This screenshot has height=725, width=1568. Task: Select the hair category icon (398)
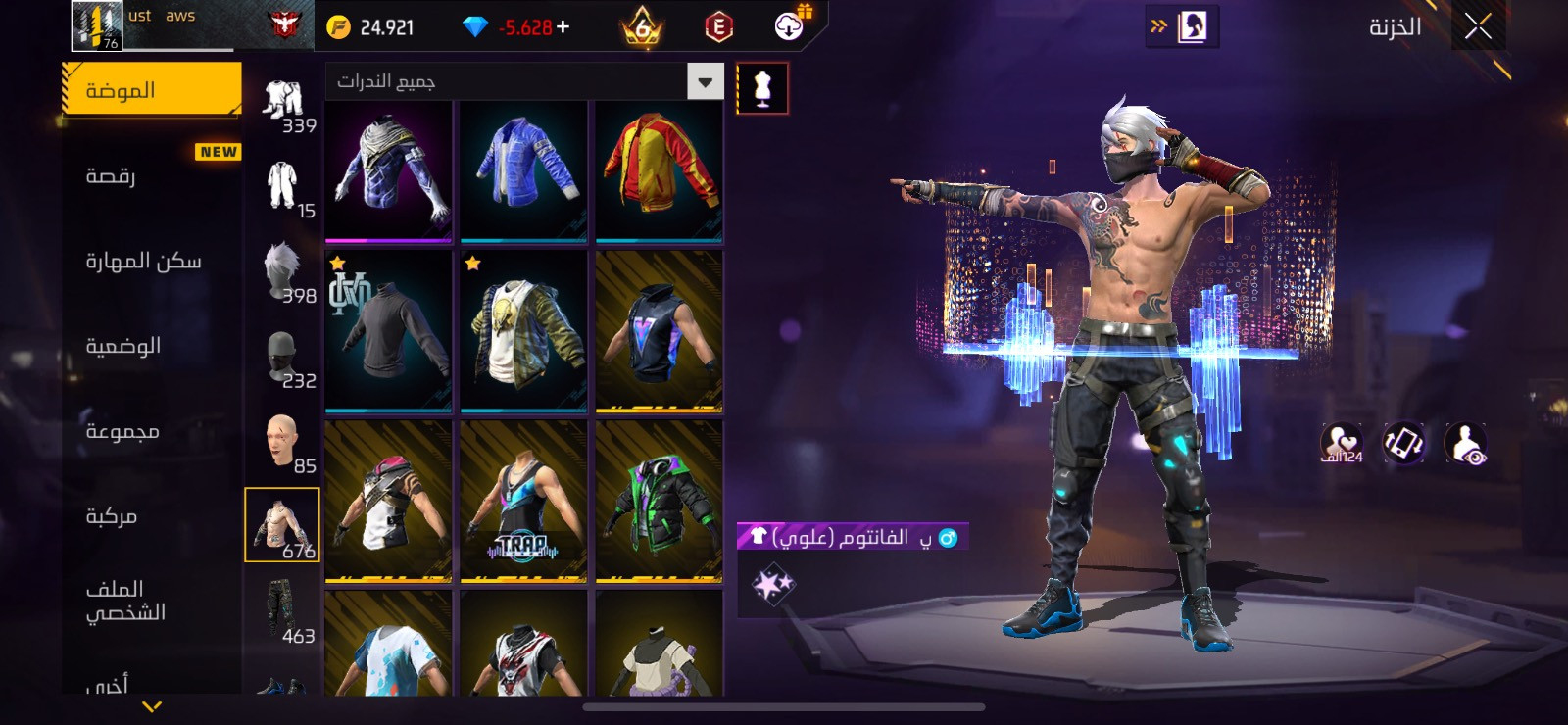coord(284,272)
